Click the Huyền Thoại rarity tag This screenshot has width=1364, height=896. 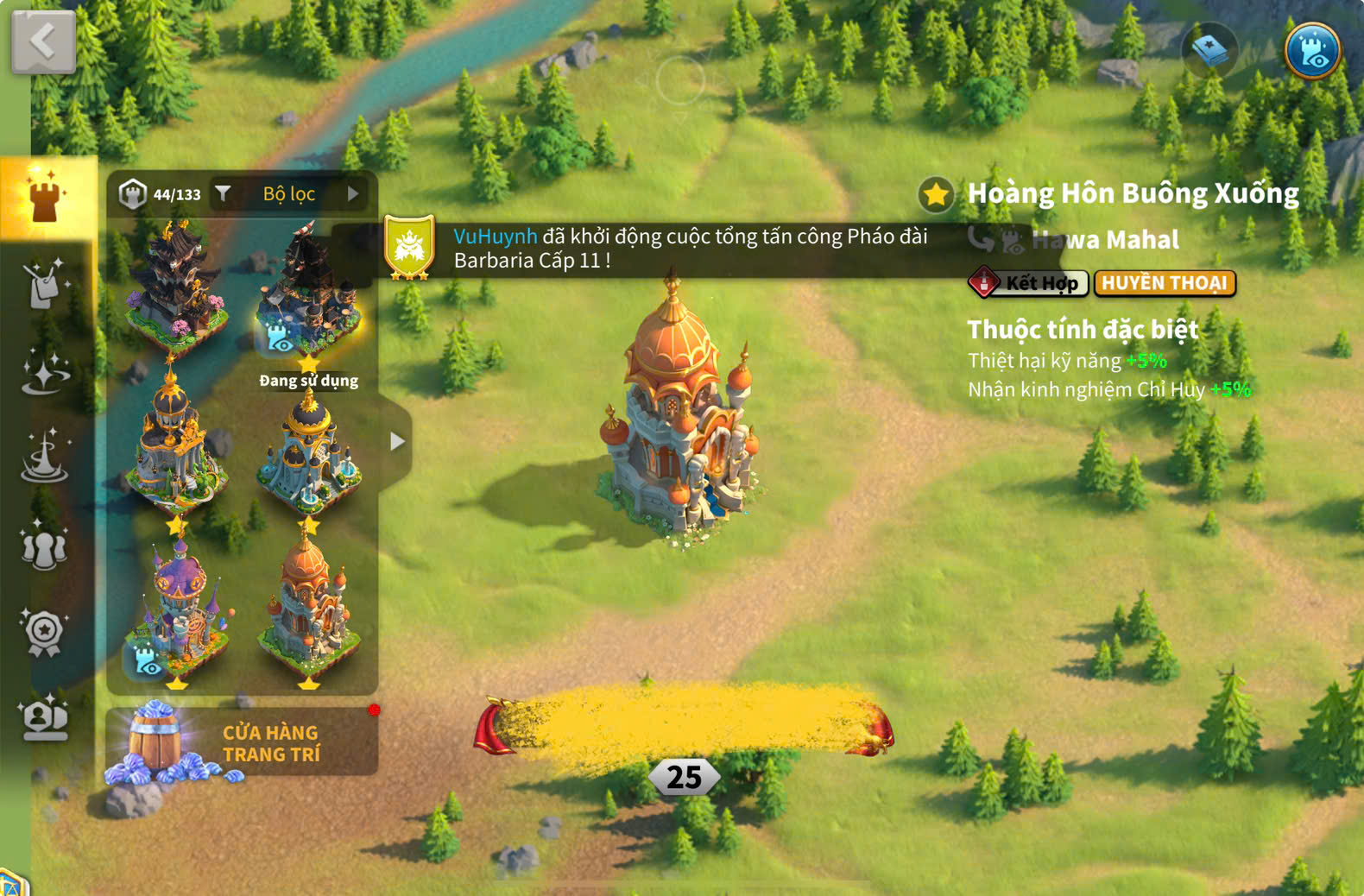click(1164, 283)
